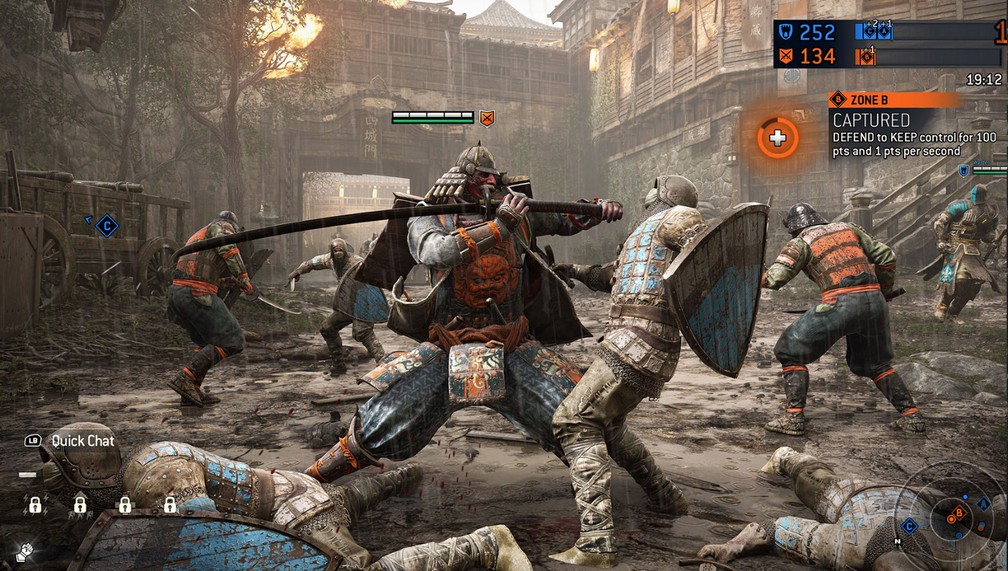This screenshot has height=571, width=1008.
Task: Click the orange enemy emblem above the samurai
Action: pyautogui.click(x=487, y=118)
